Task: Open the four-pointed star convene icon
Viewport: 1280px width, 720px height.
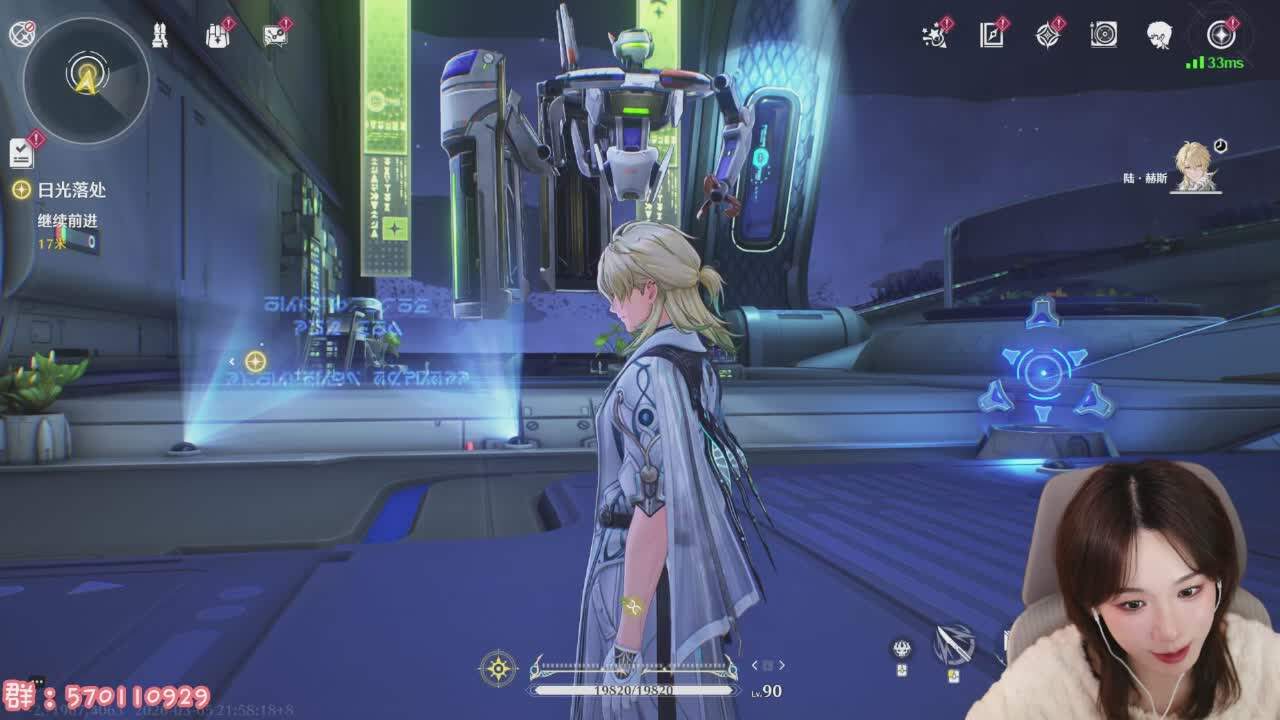Action: pos(1047,35)
